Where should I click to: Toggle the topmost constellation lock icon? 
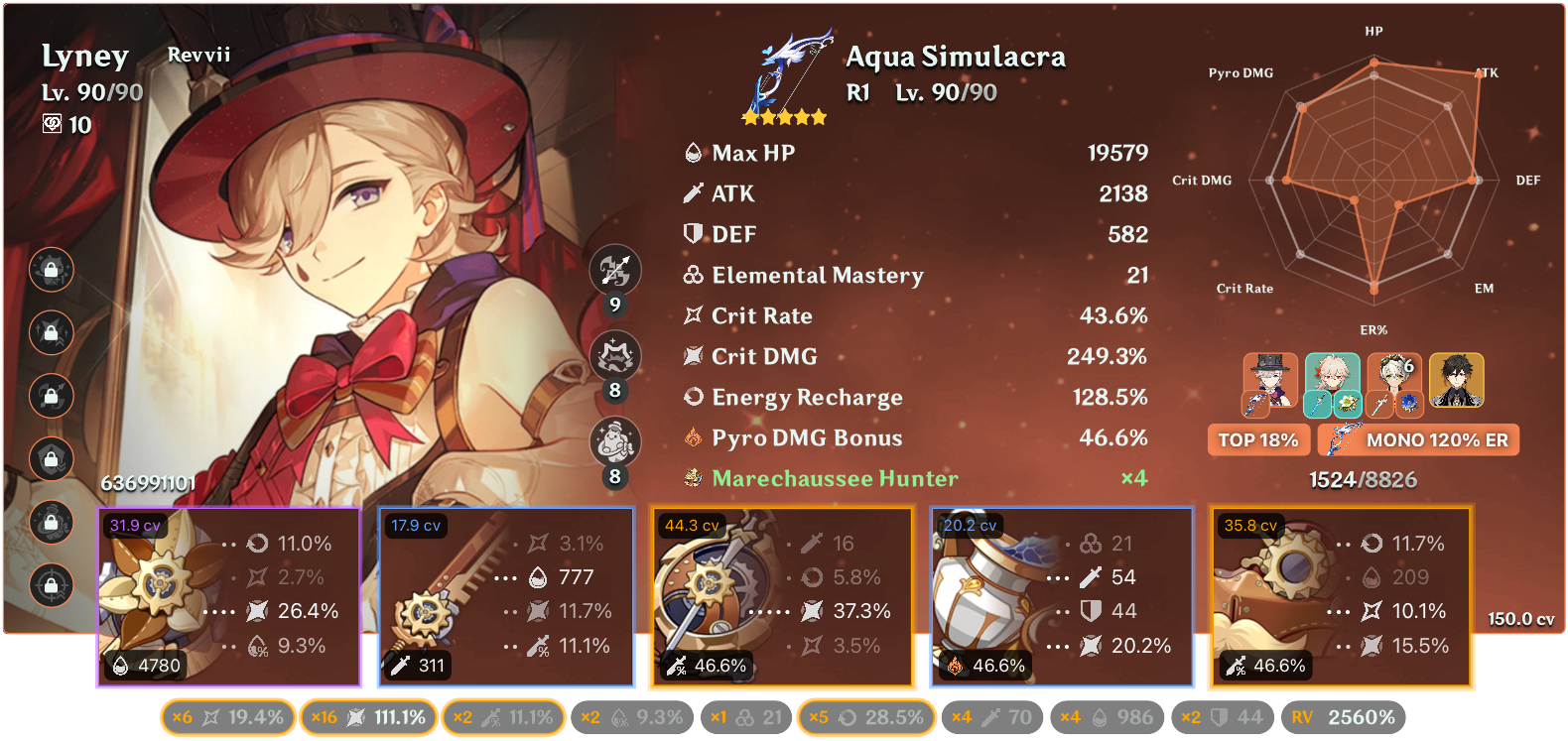(x=50, y=270)
